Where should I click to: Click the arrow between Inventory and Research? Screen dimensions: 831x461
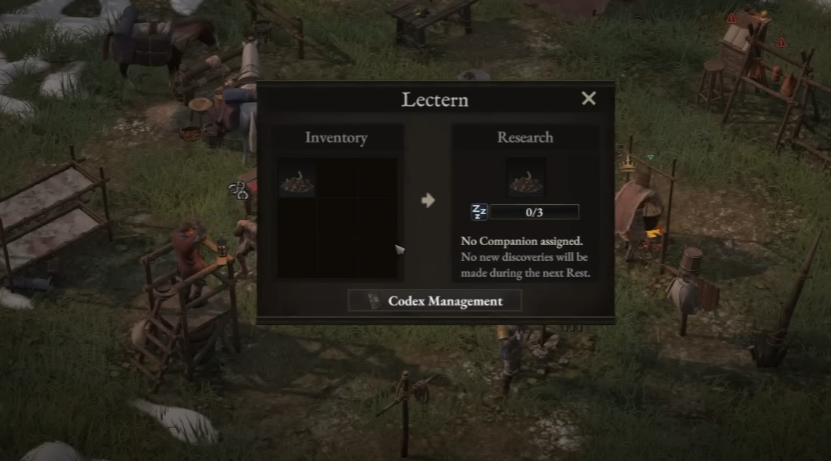pos(428,200)
